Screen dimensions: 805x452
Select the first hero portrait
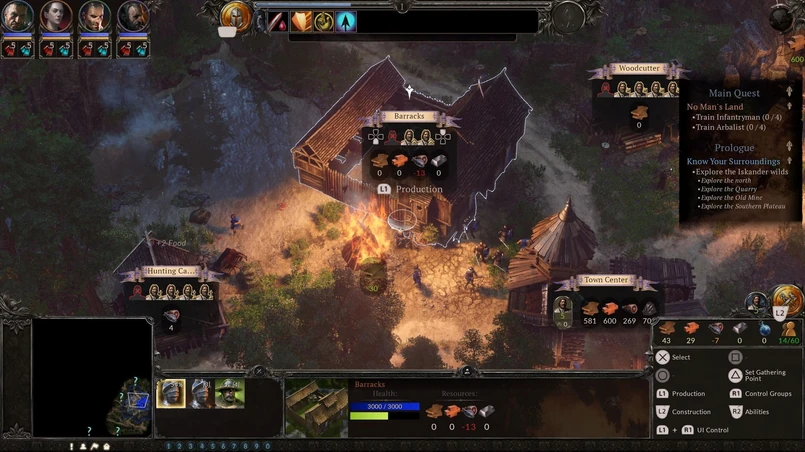[x=18, y=17]
